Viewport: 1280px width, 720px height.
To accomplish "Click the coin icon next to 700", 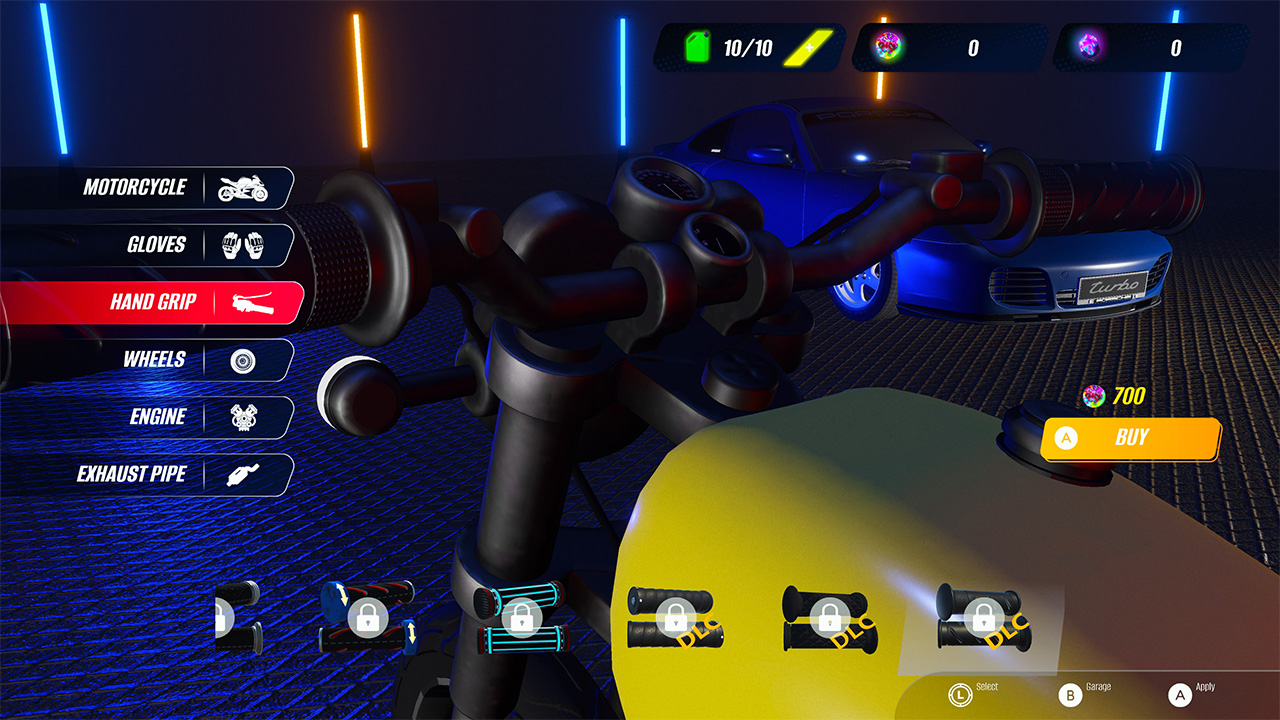I will click(x=1093, y=396).
